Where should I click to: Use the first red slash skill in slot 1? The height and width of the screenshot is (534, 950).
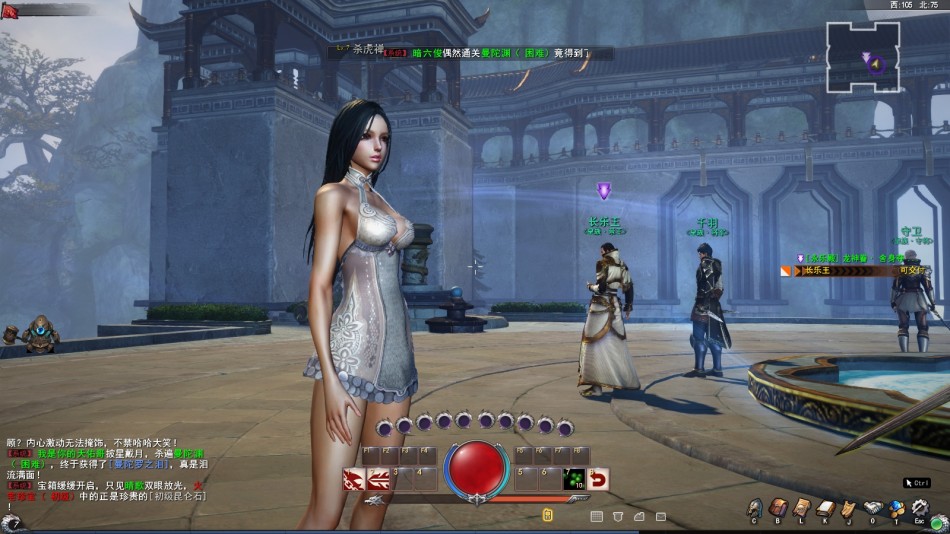coord(353,480)
